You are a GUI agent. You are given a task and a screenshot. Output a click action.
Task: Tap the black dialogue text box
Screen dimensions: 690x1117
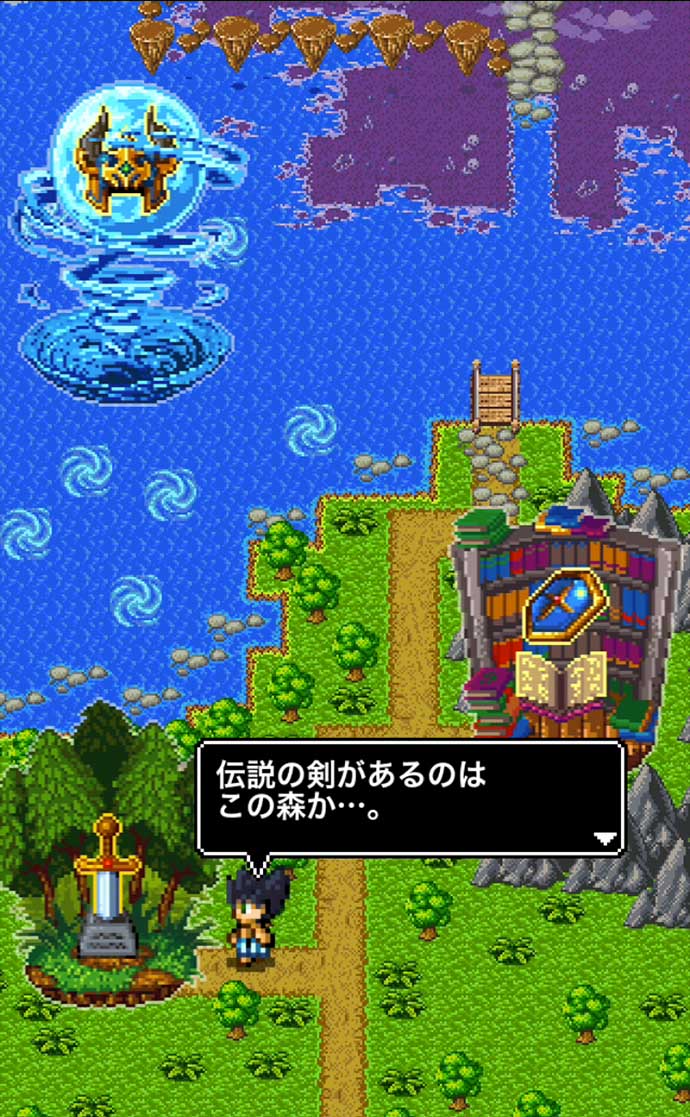[410, 795]
